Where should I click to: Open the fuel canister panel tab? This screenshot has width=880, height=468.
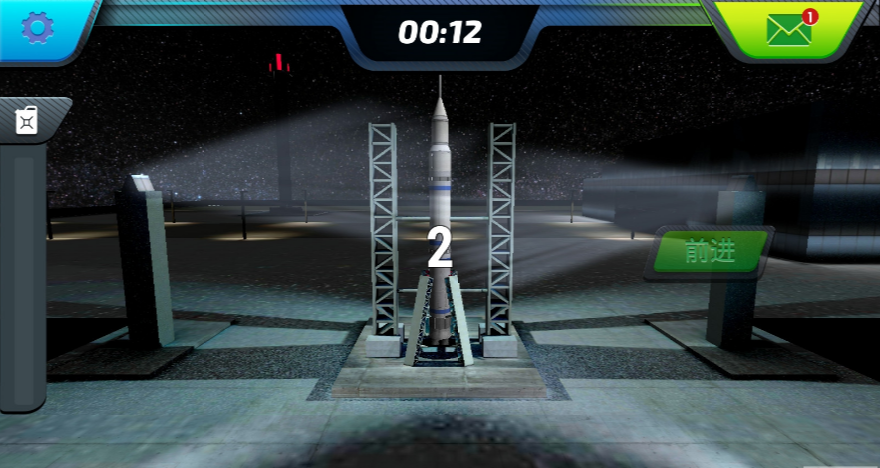click(27, 121)
